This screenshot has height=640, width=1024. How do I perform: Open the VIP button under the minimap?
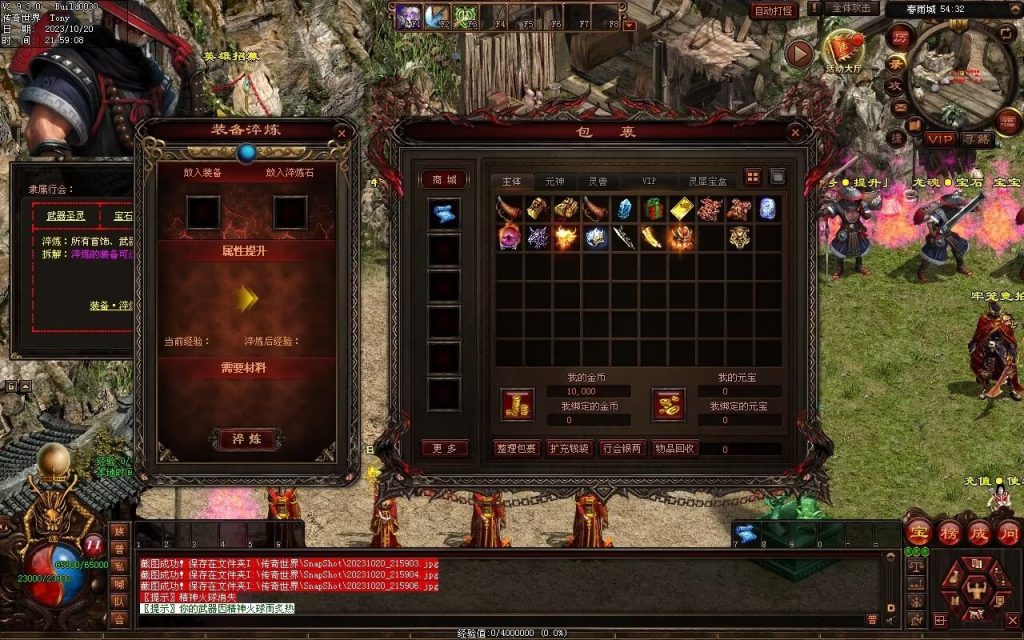pos(939,138)
